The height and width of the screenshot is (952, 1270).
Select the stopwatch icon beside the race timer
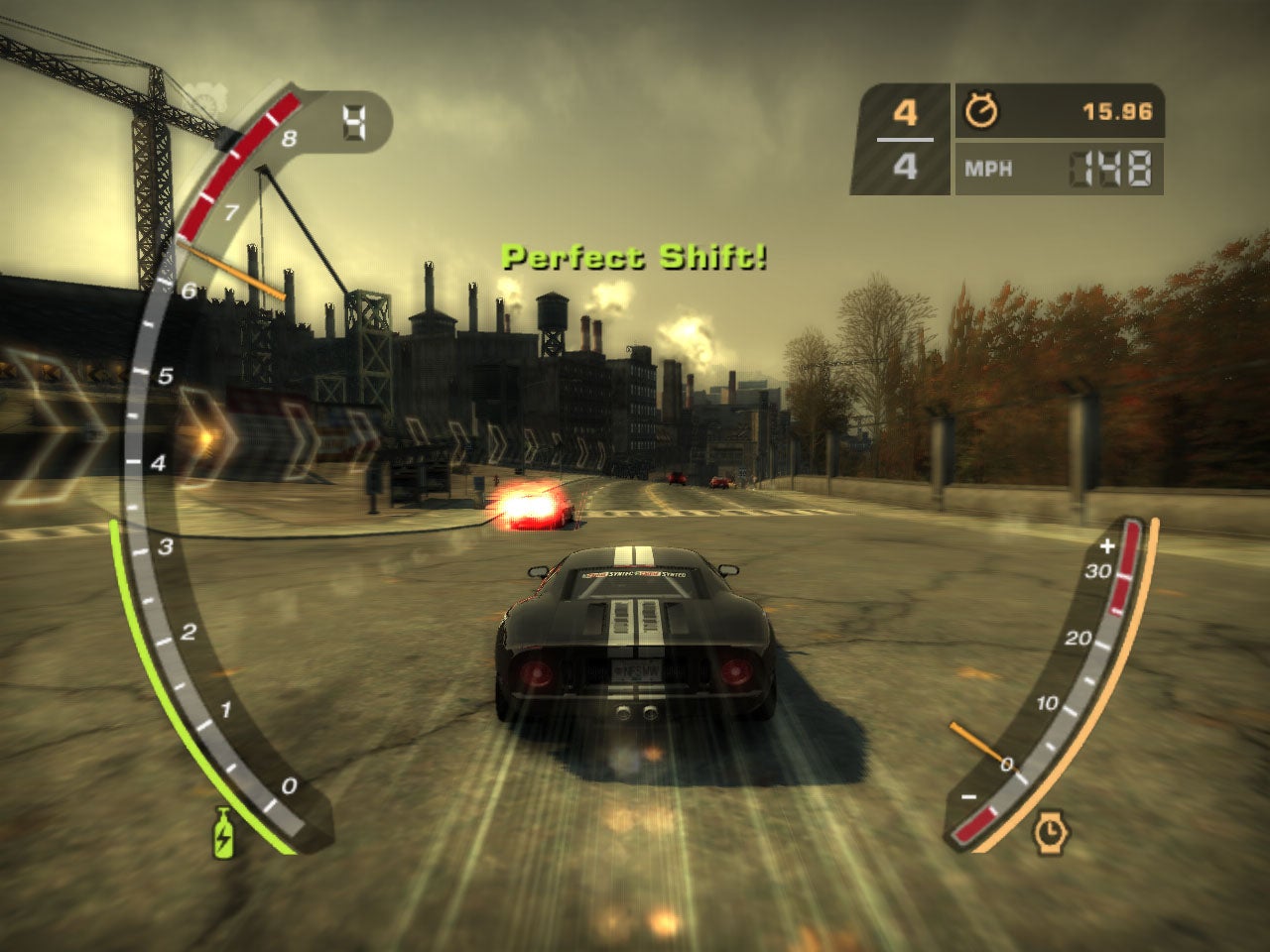click(x=981, y=111)
